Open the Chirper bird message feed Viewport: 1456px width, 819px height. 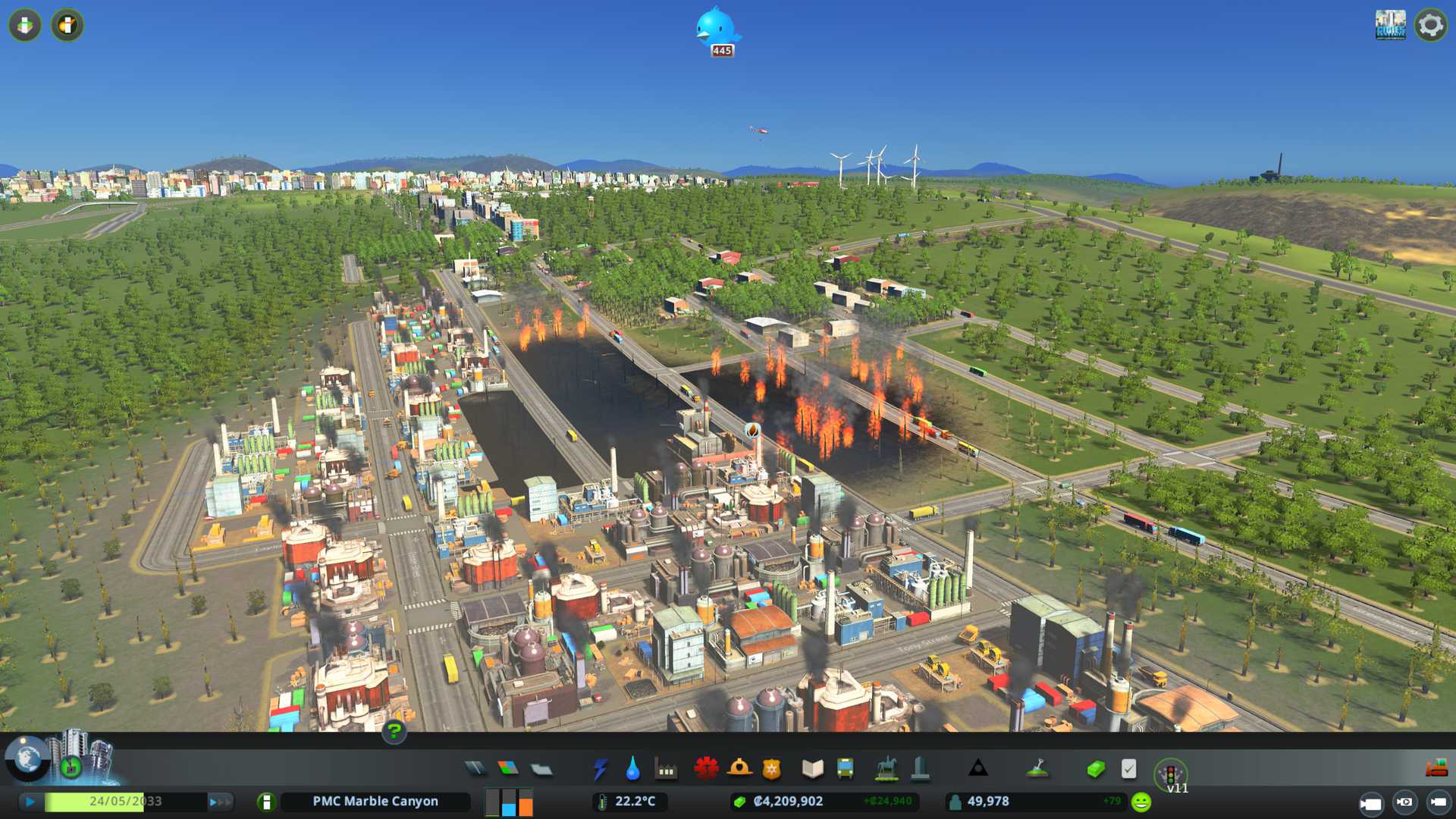pyautogui.click(x=717, y=30)
